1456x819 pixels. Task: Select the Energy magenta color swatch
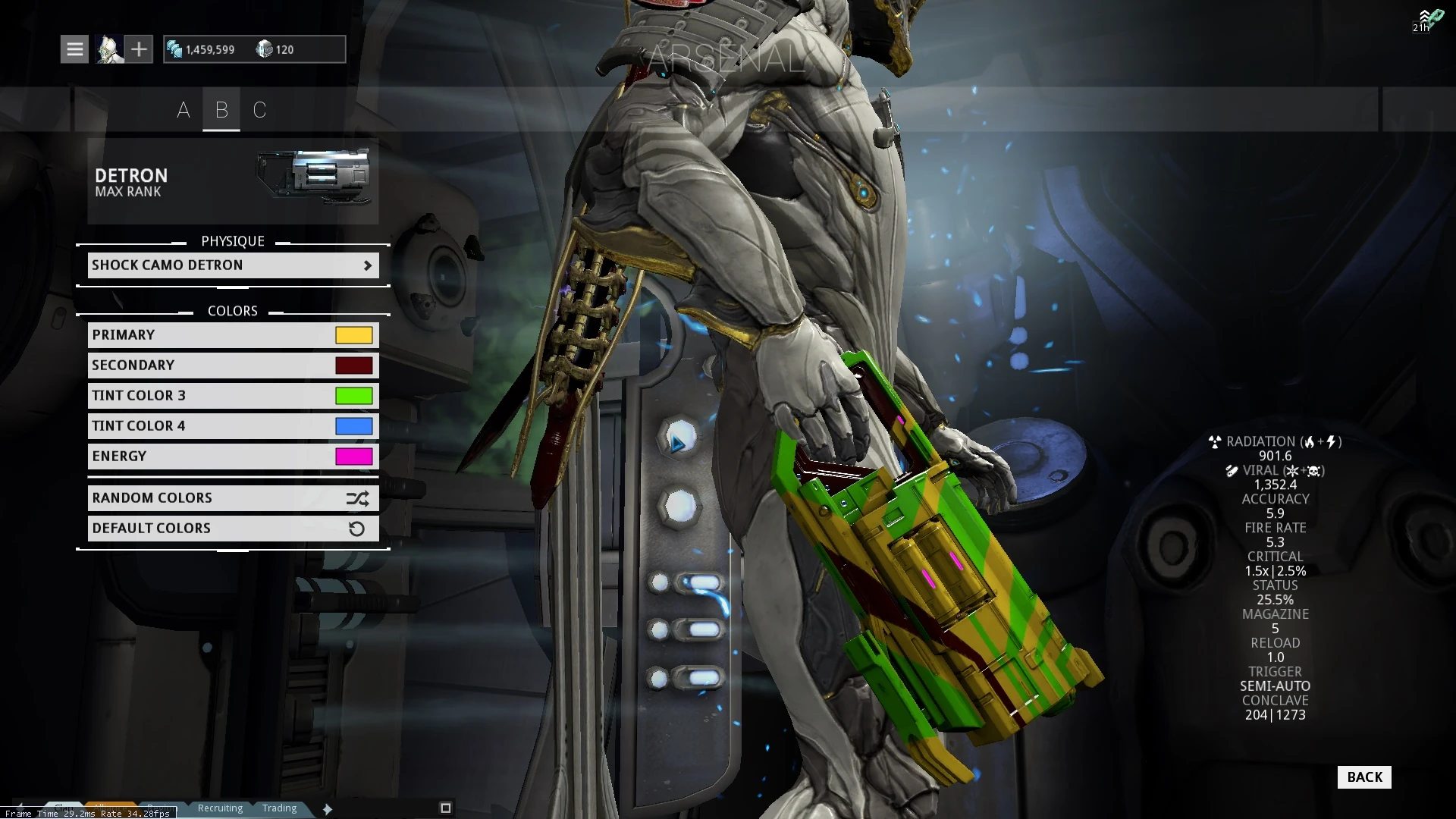pos(353,456)
